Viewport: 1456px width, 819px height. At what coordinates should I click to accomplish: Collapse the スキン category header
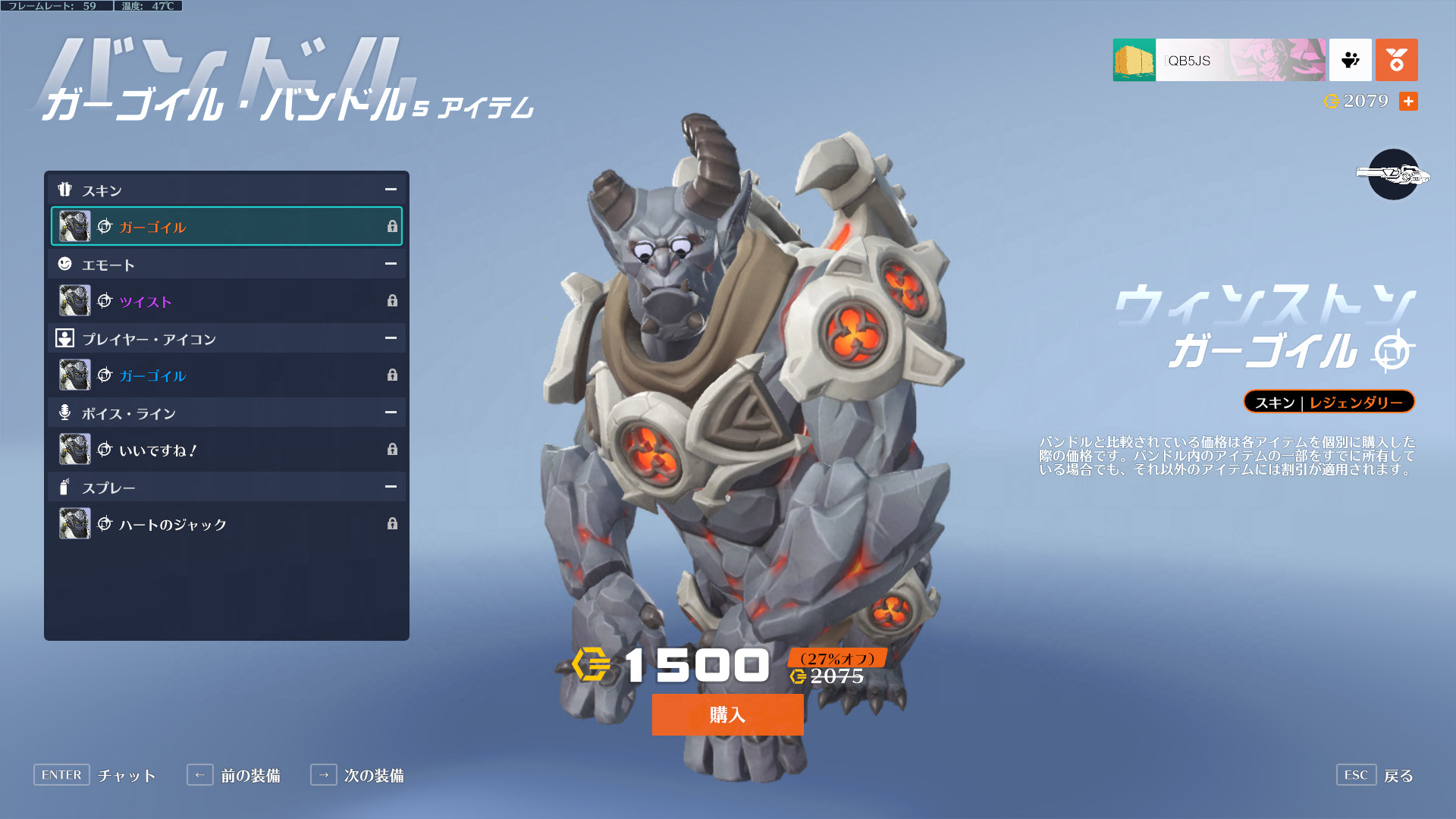[391, 190]
